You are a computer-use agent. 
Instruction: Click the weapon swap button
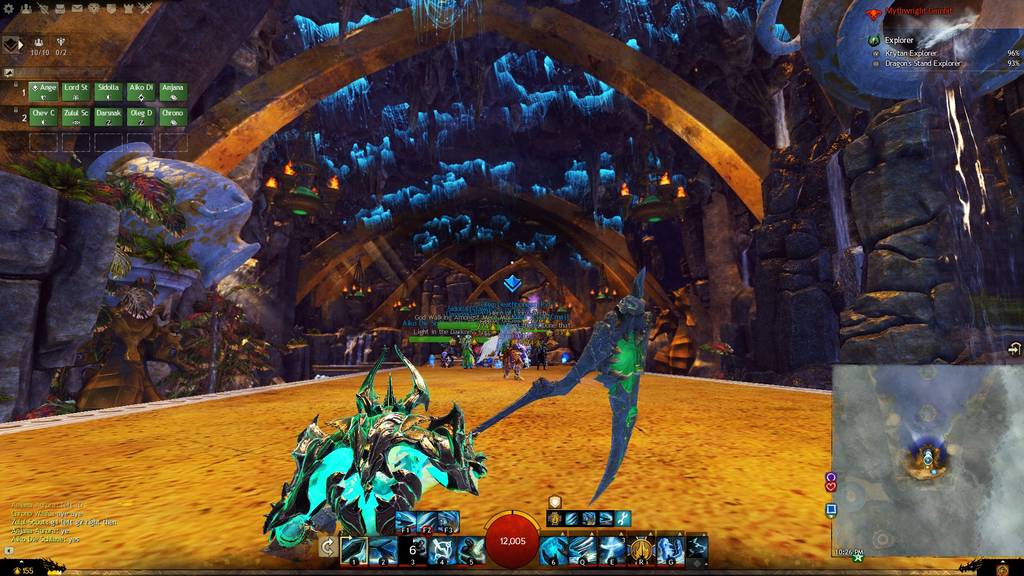[x=327, y=547]
